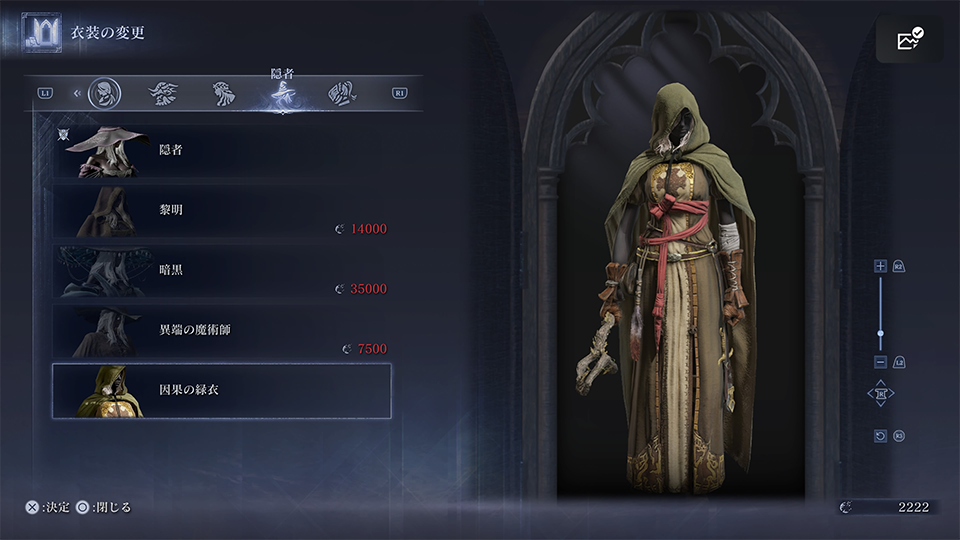Reset the preview camera view
This screenshot has width=960, height=540.
pos(880,436)
